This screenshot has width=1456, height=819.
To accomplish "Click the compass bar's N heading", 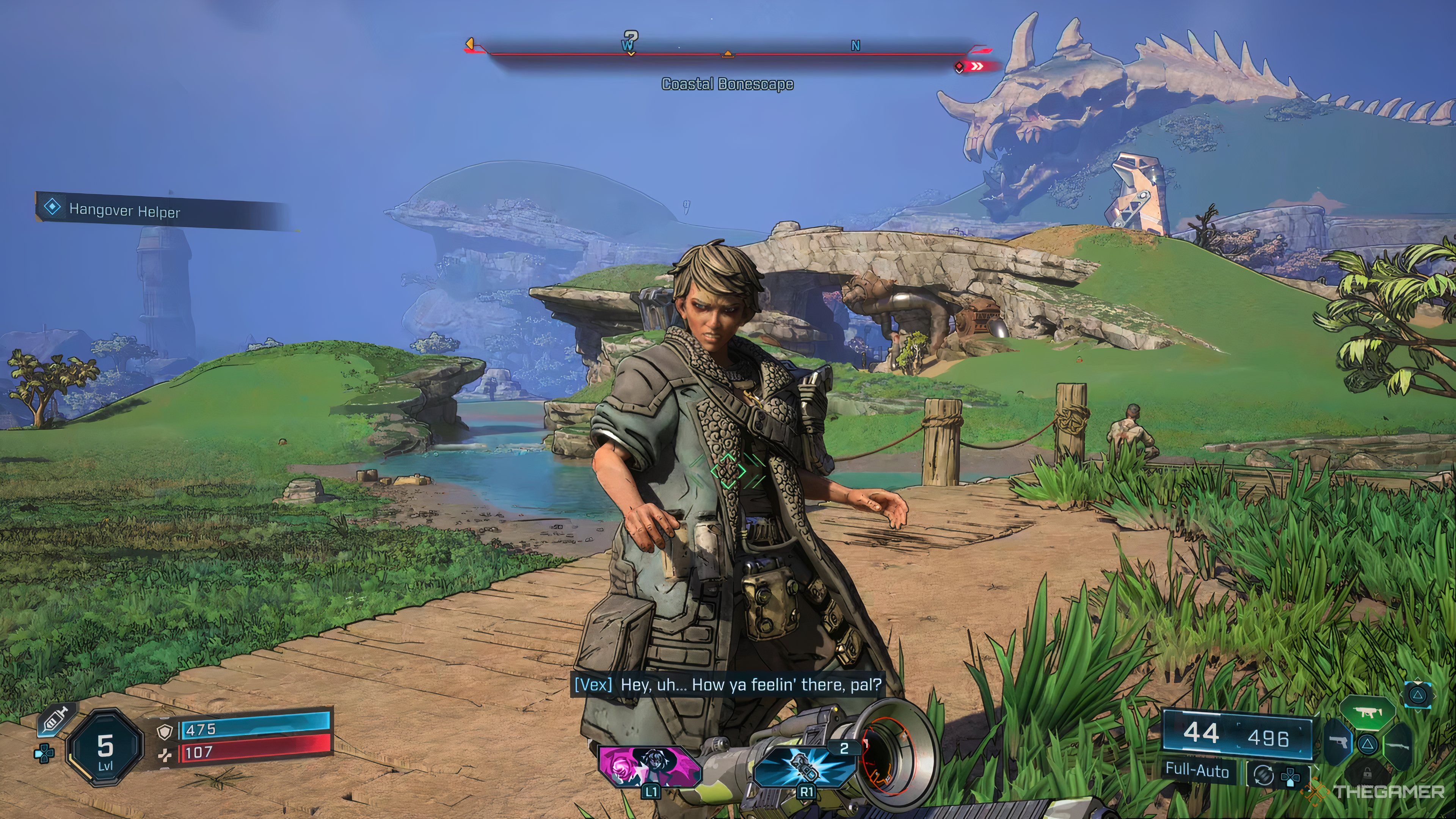I will click(855, 46).
